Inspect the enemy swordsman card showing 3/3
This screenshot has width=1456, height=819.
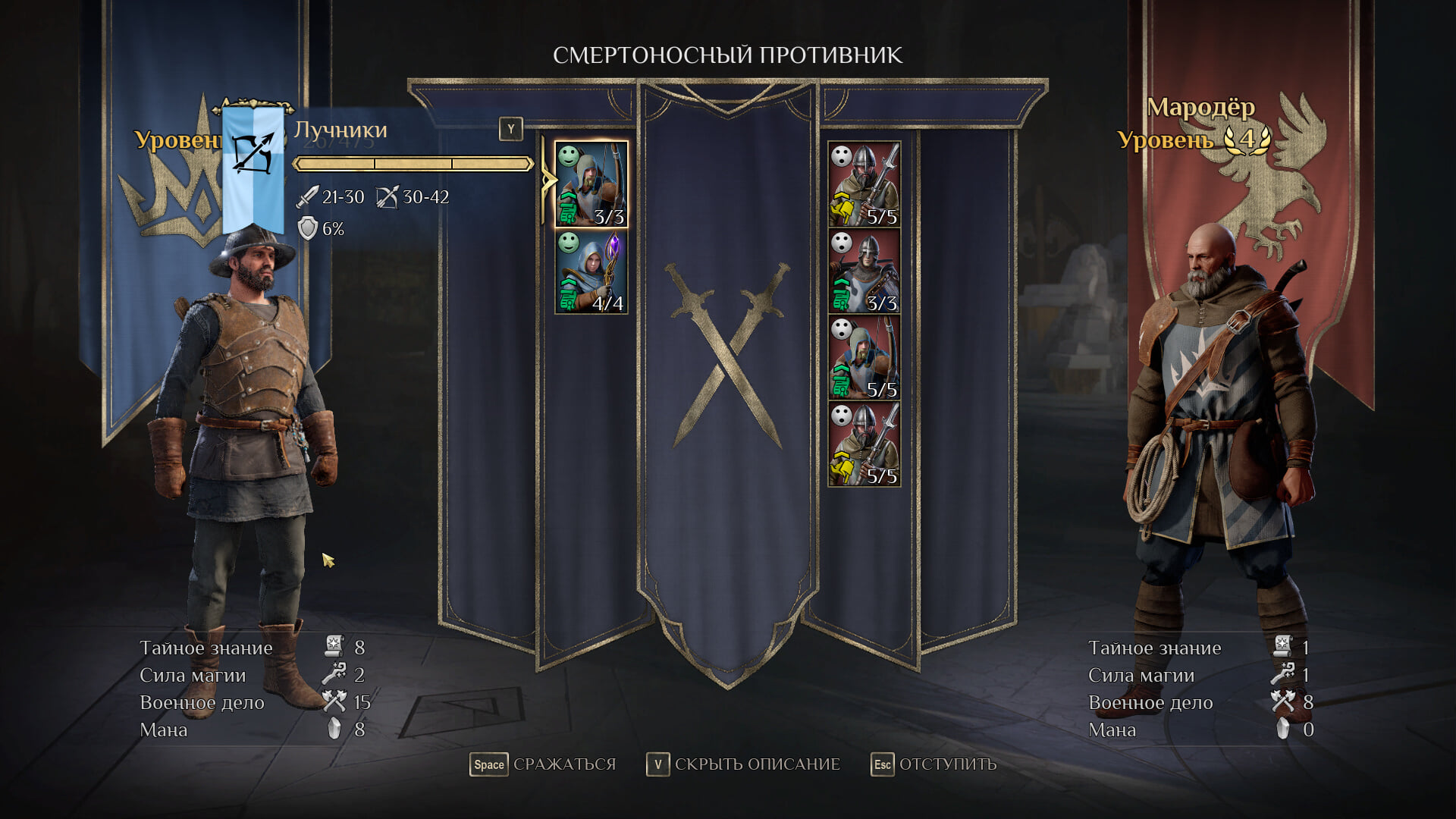click(864, 271)
